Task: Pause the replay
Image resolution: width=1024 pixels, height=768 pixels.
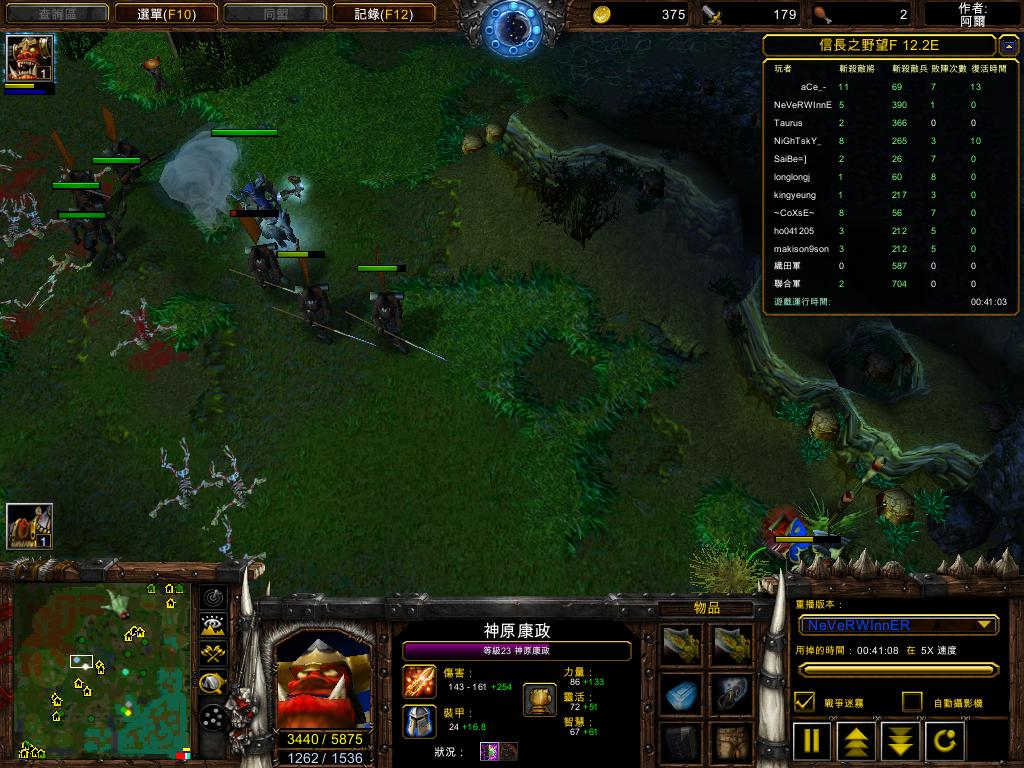Action: coord(813,742)
